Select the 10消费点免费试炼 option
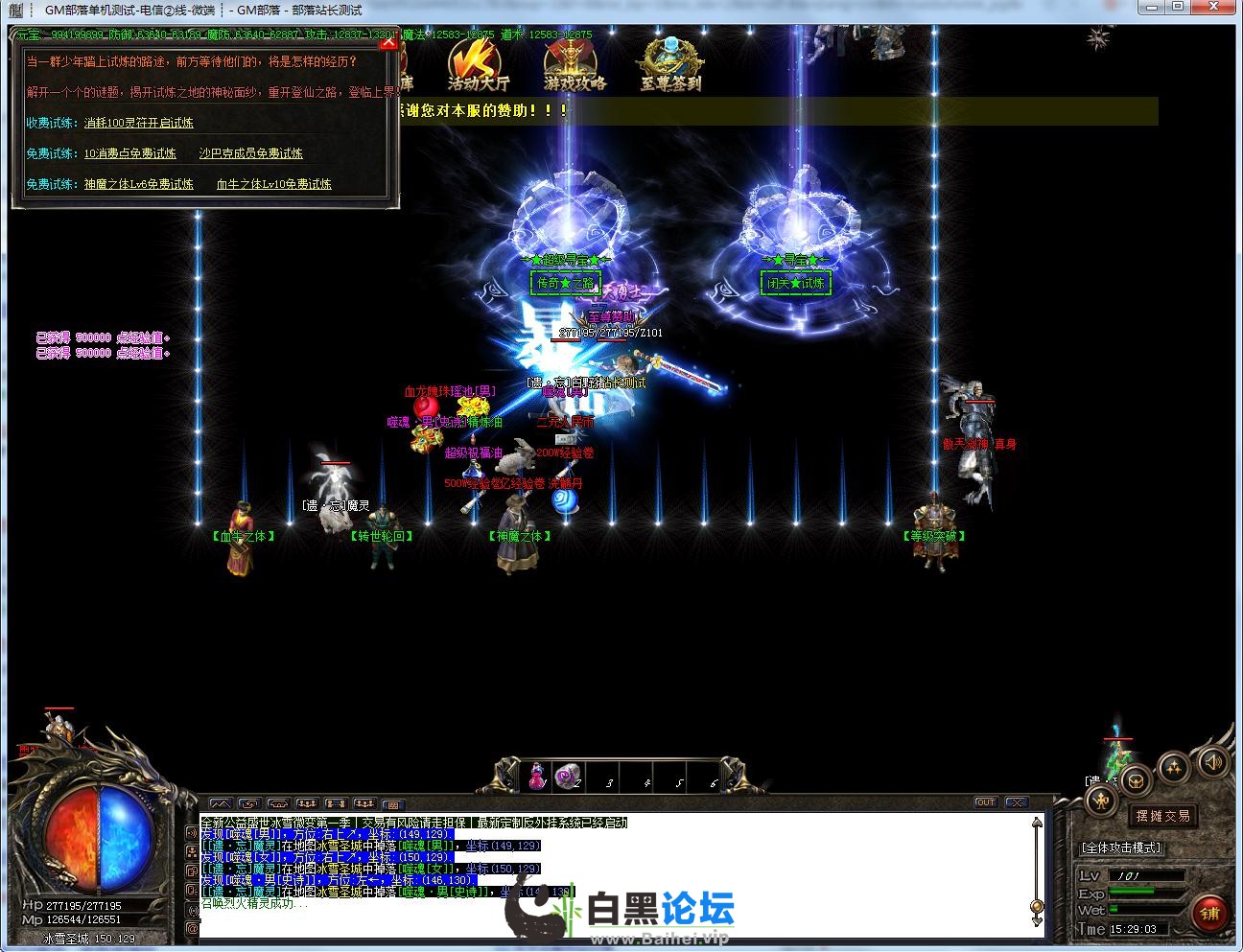The image size is (1243, 952). coord(129,153)
